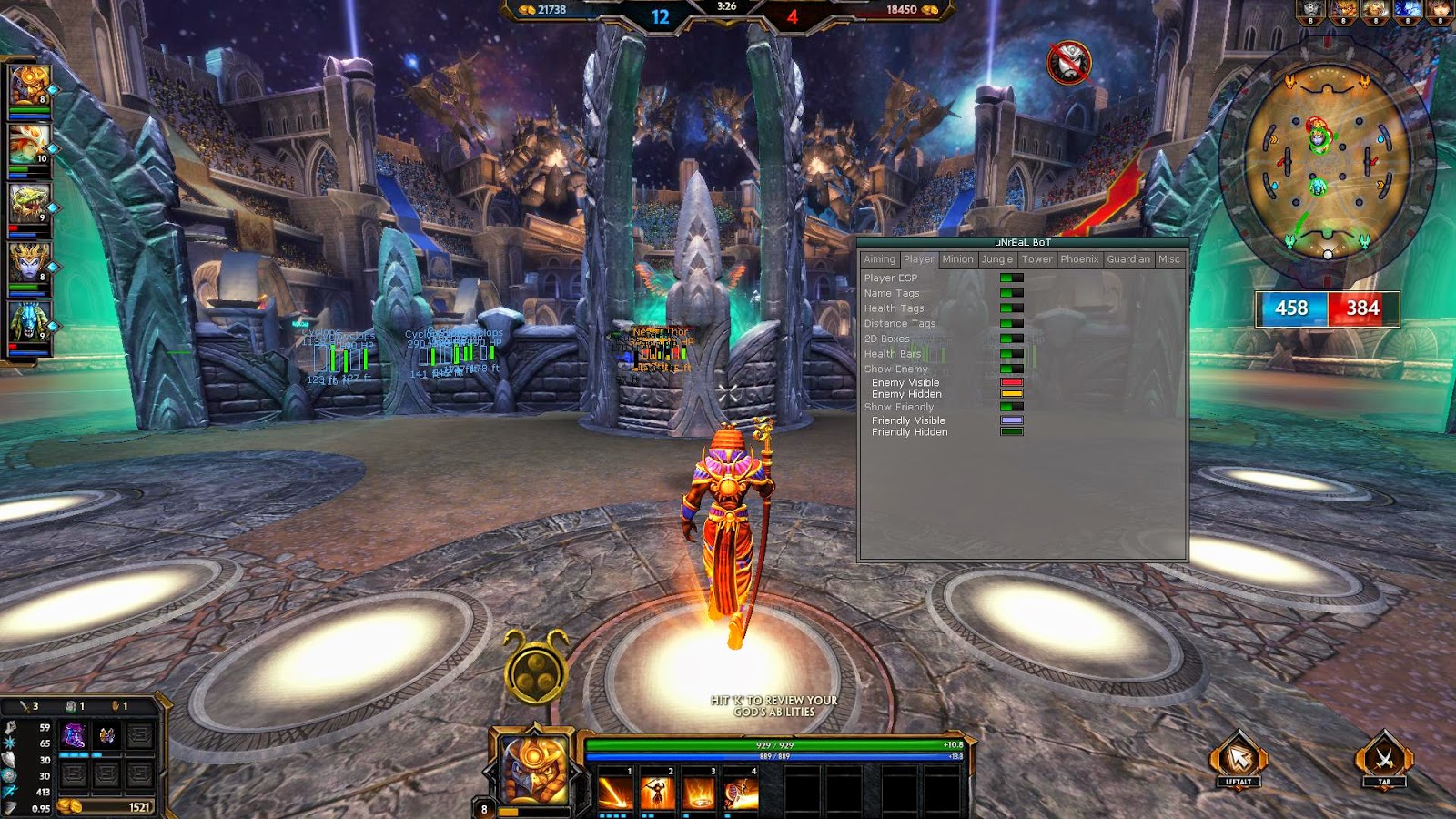Select Ra's ability 4 in the ability bar
The width and height of the screenshot is (1456, 819).
tap(741, 790)
